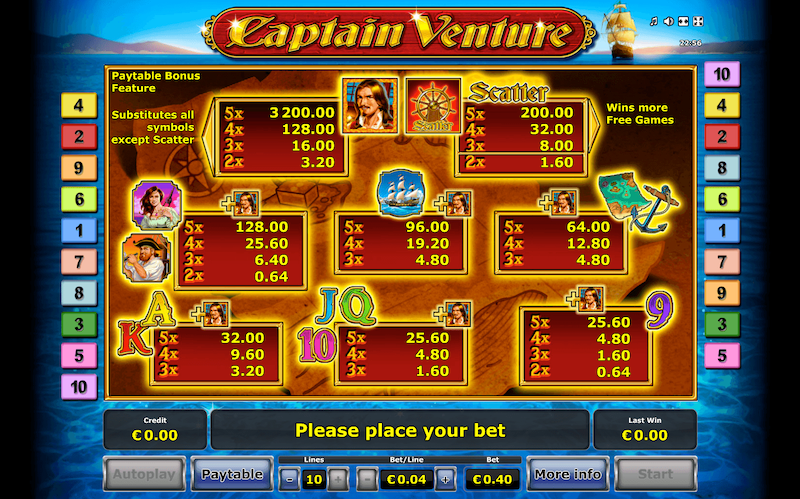Toggle the speaker sound icon
This screenshot has width=800, height=499.
668,21
